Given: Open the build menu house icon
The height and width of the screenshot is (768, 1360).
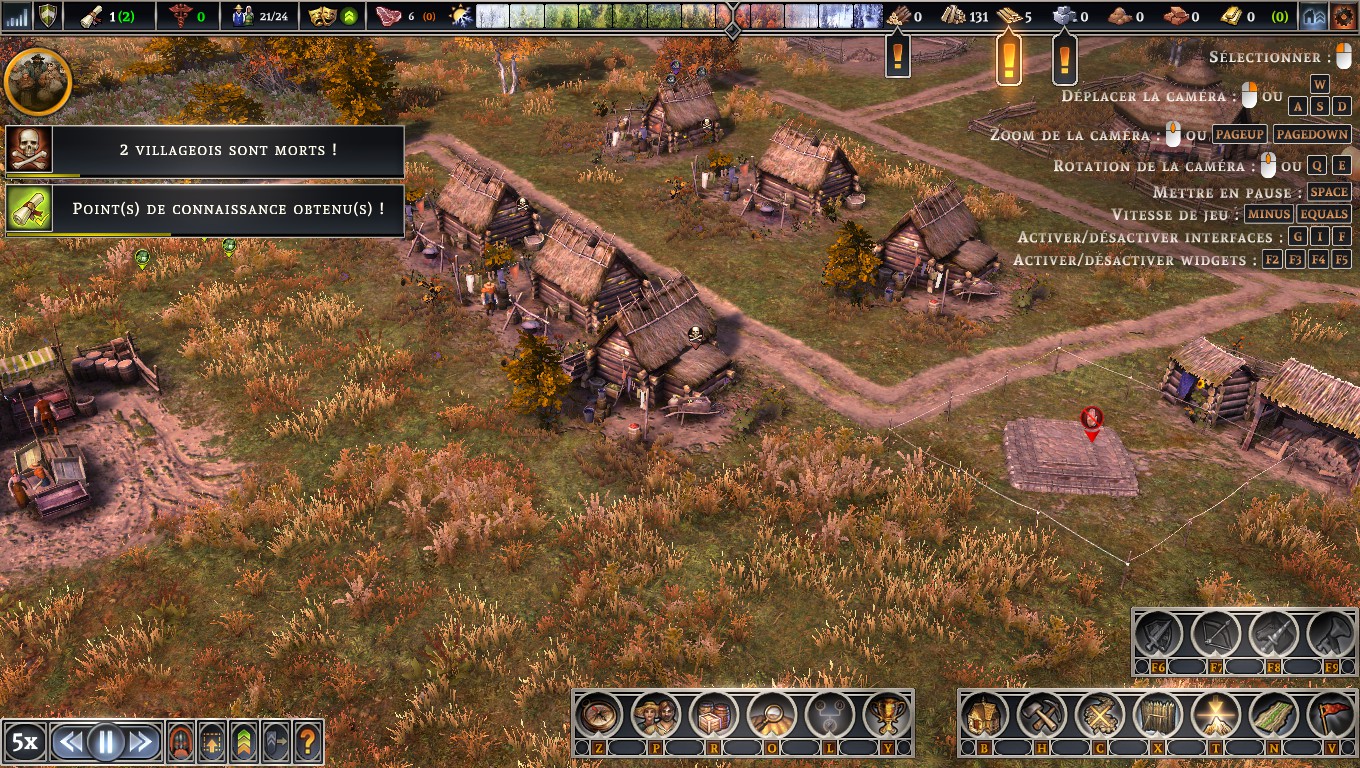Looking at the screenshot, I should coord(985,716).
